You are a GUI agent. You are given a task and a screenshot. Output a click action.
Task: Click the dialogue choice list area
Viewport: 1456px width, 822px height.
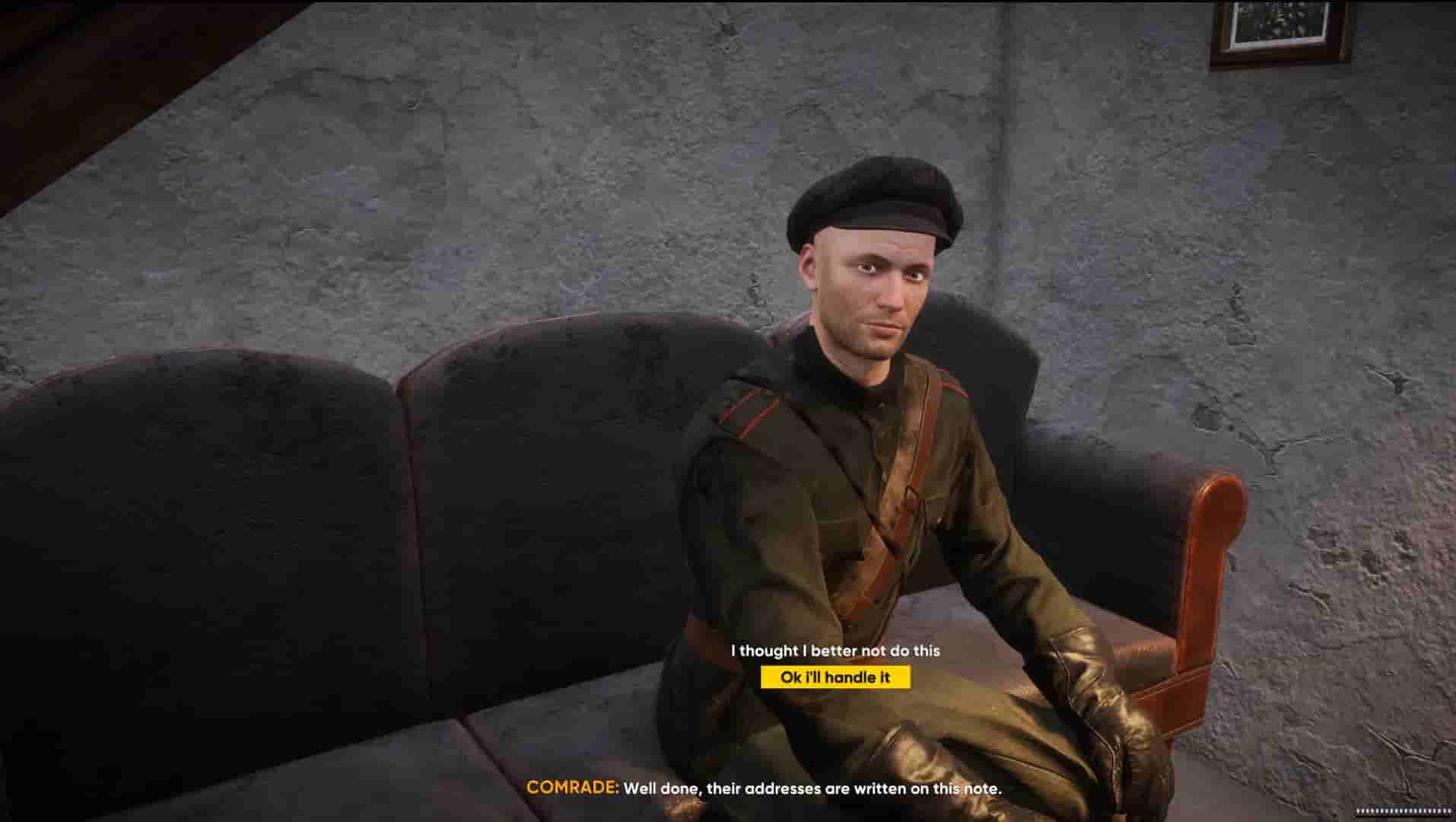[834, 664]
